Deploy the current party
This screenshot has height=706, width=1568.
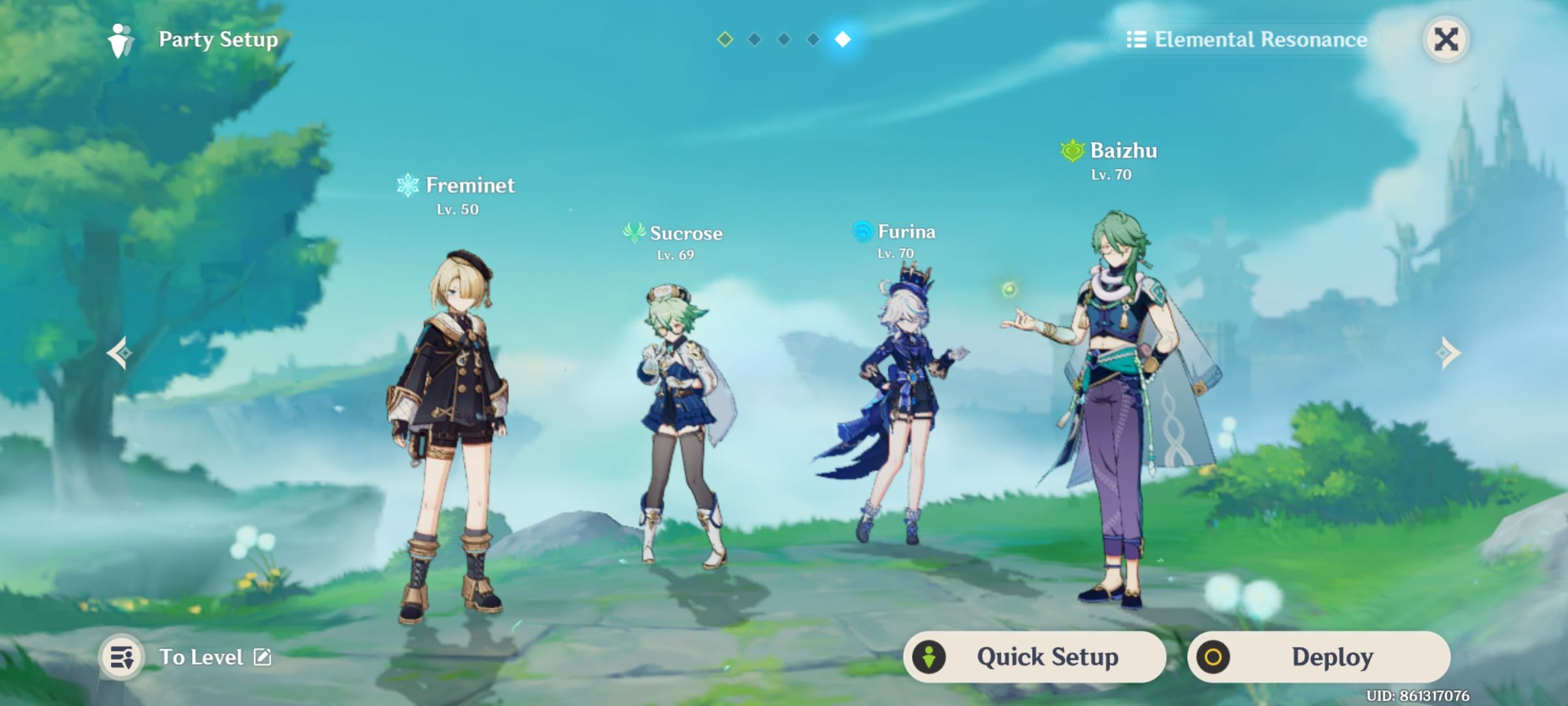click(x=1318, y=657)
